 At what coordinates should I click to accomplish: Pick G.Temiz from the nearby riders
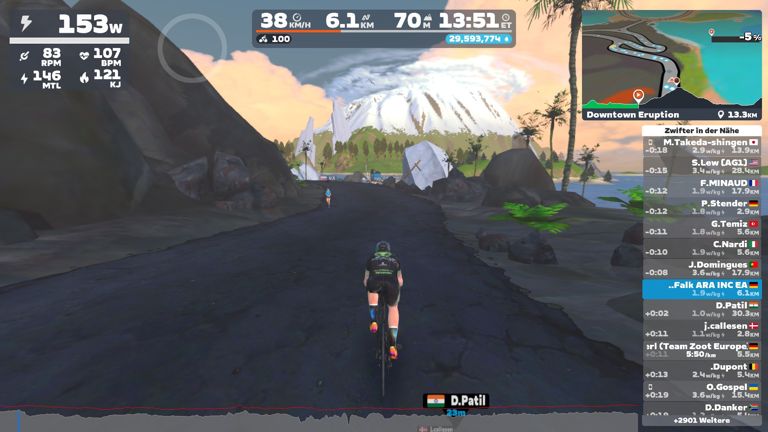pos(701,227)
